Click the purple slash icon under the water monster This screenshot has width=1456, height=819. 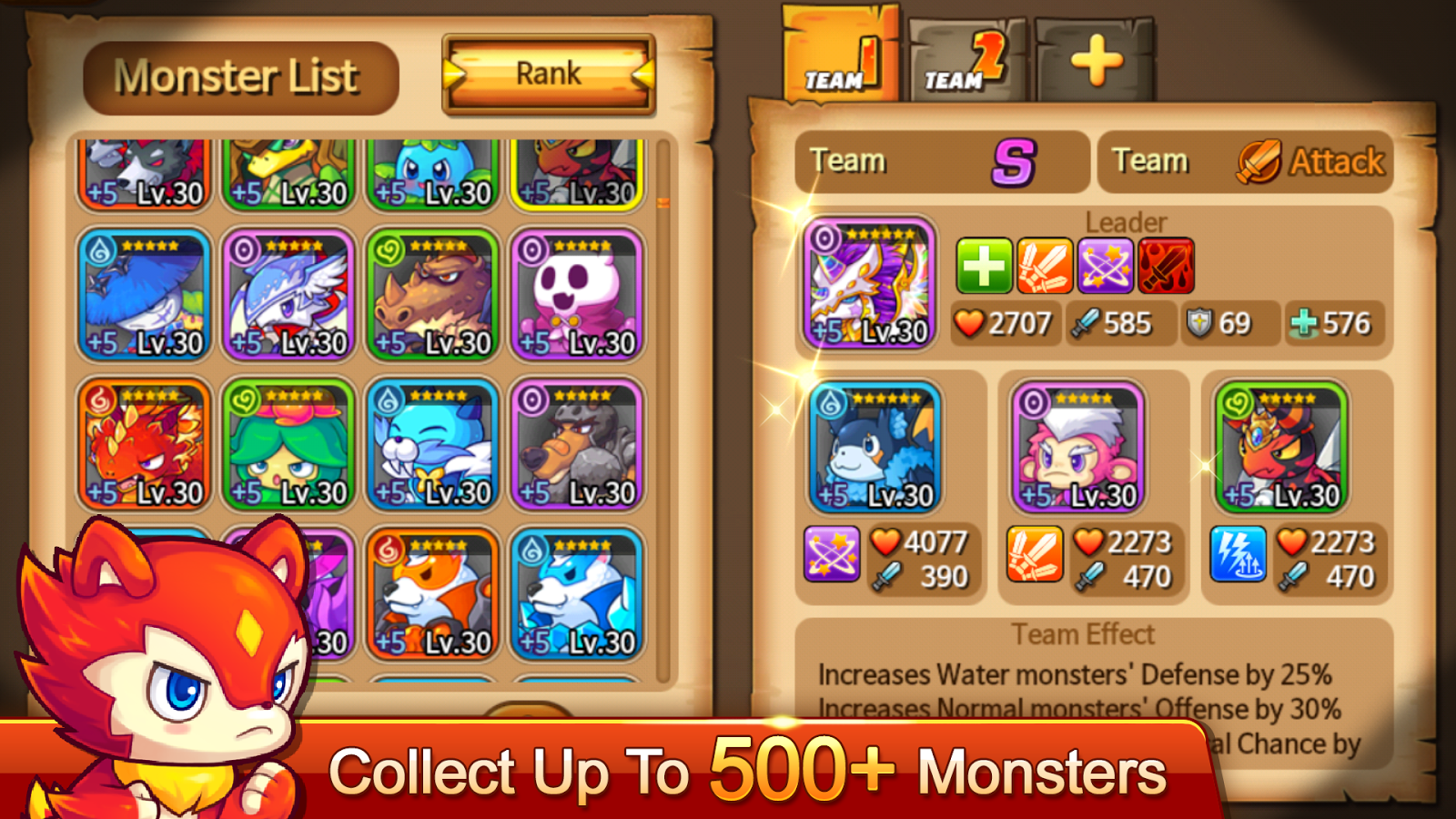[x=831, y=557]
